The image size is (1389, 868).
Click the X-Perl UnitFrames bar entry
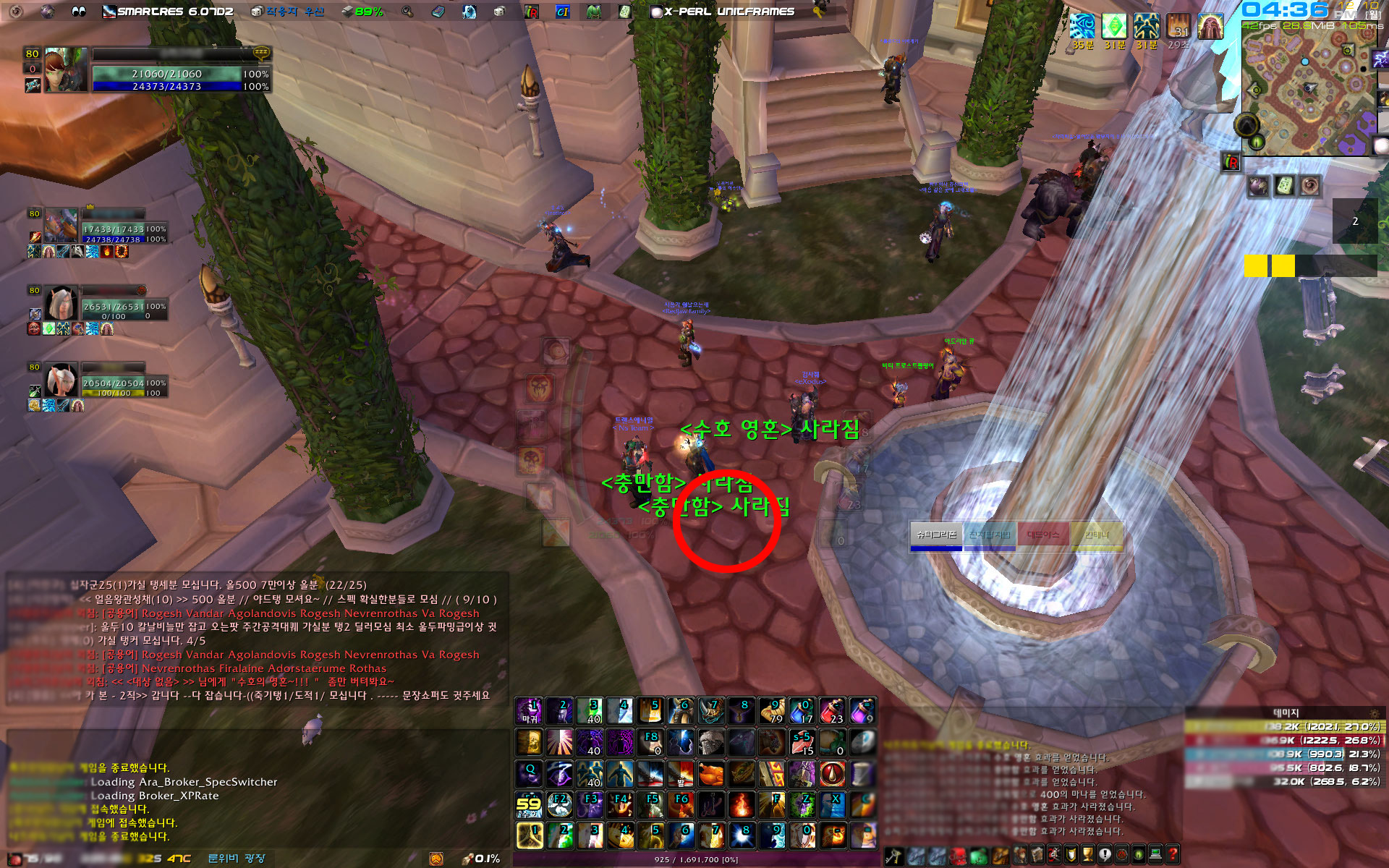point(728,12)
